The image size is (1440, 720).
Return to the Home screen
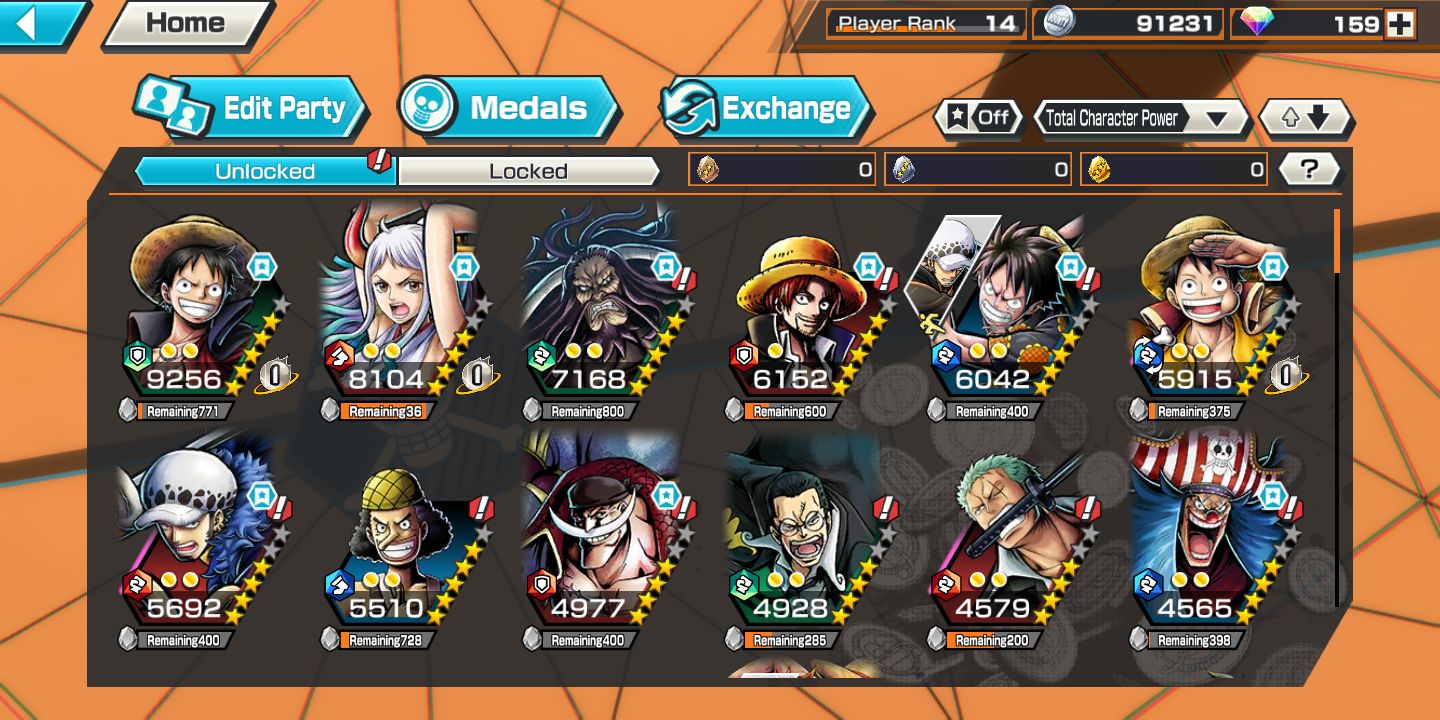[186, 24]
